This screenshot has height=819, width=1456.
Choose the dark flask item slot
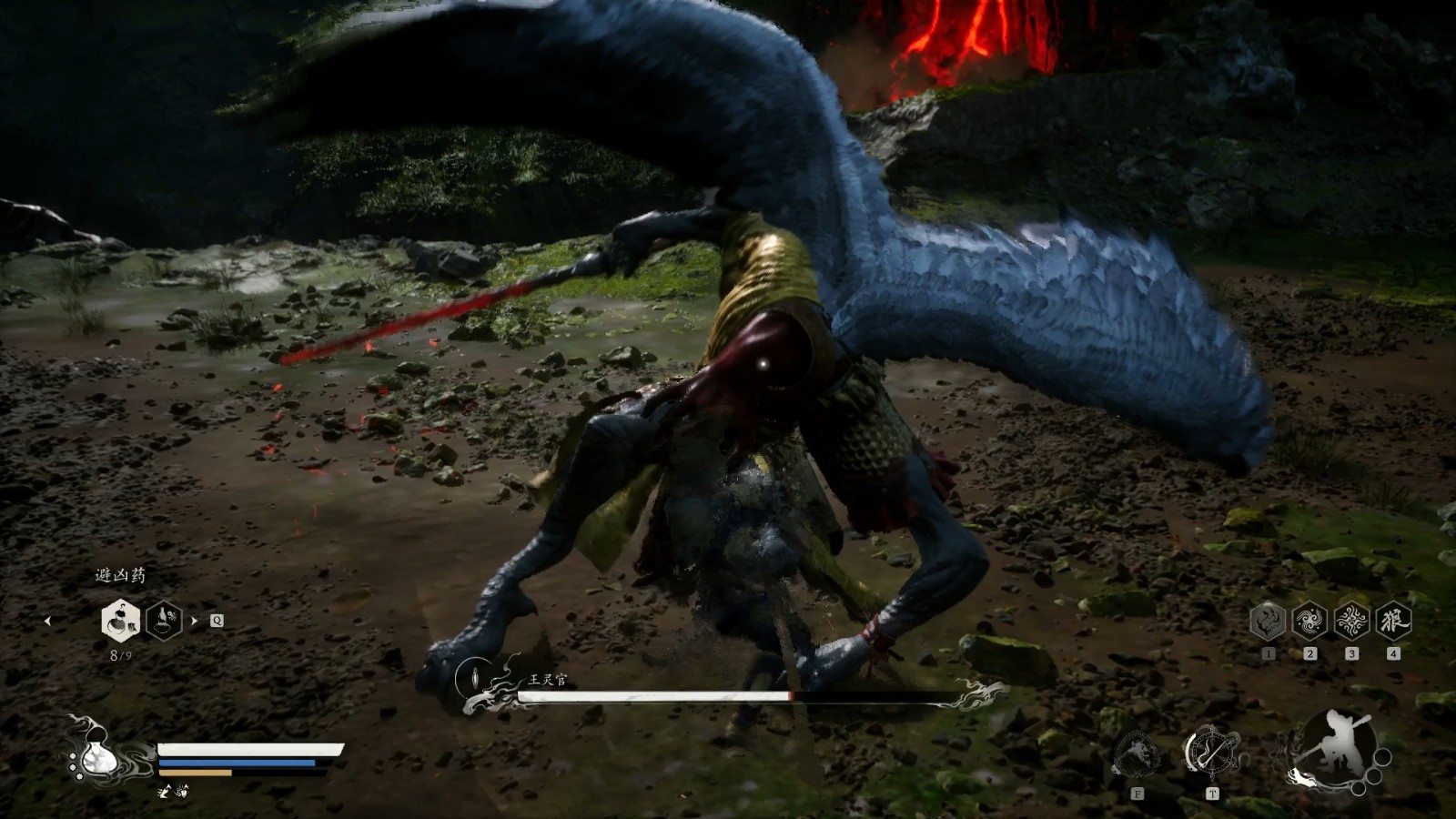(164, 622)
